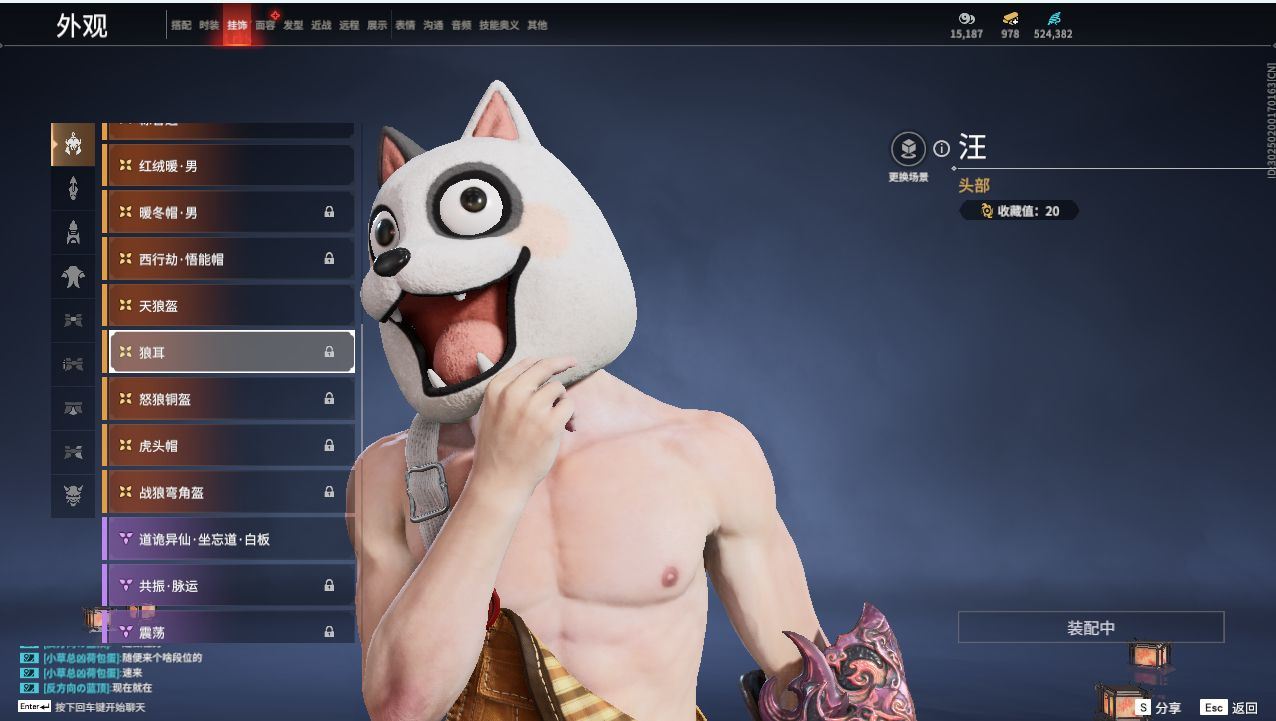The height and width of the screenshot is (721, 1276).
Task: Pick the 天狼盔 helmet entry
Action: (x=229, y=306)
